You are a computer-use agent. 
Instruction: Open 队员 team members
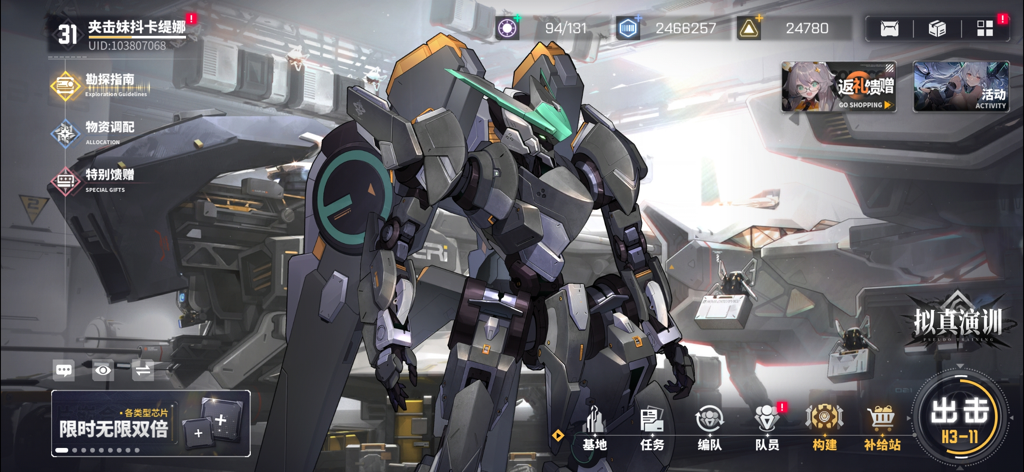(x=767, y=428)
